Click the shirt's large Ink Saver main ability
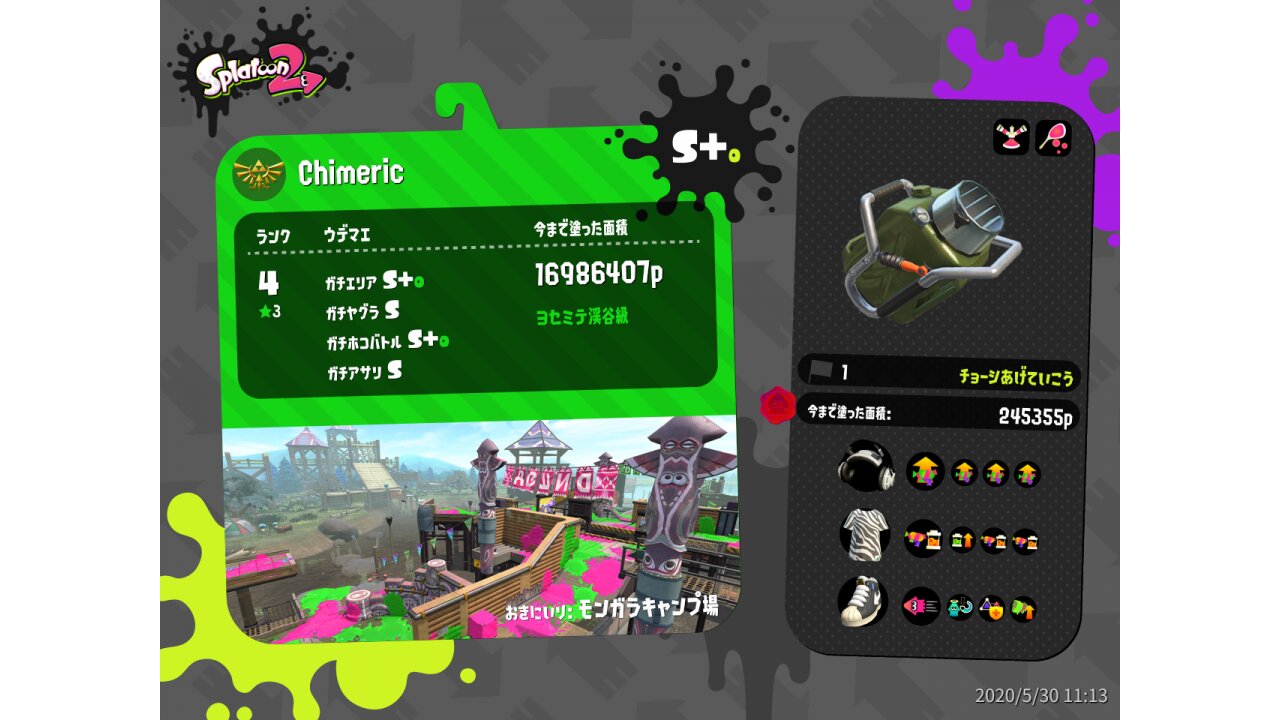This screenshot has height=720, width=1280. [x=923, y=540]
